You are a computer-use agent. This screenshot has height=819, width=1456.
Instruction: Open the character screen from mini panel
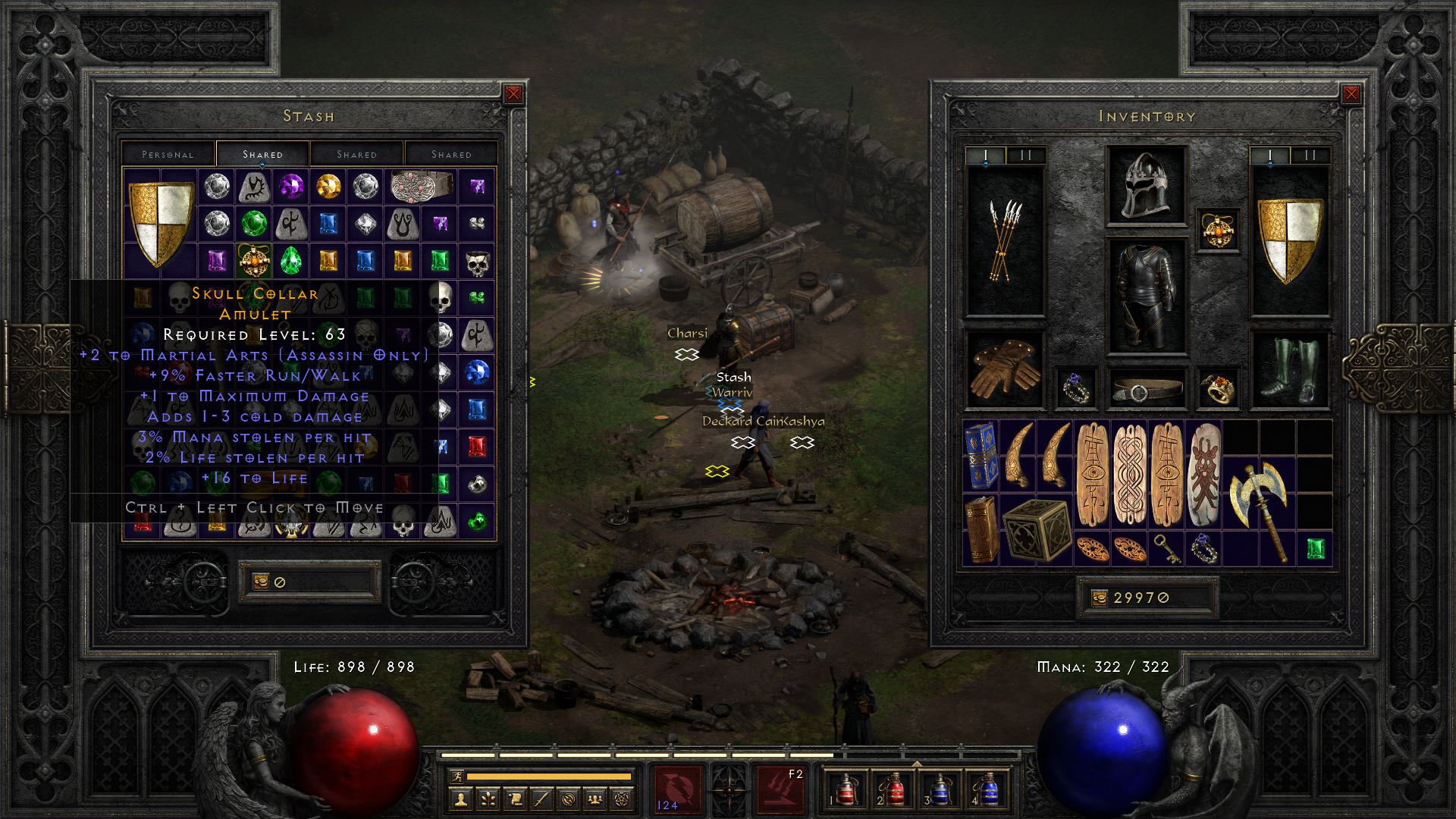(461, 799)
